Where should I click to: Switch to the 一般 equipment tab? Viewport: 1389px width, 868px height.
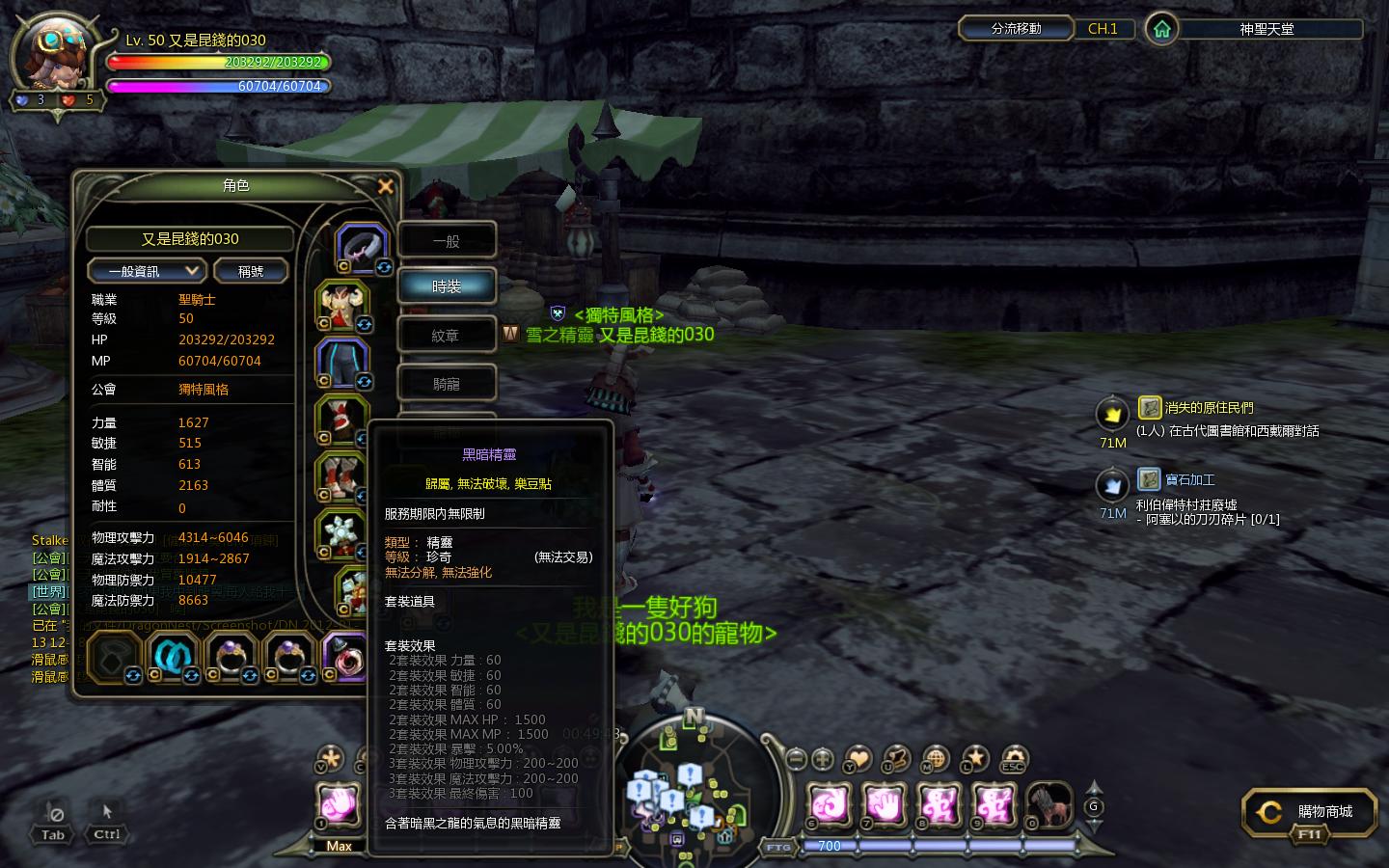click(447, 240)
